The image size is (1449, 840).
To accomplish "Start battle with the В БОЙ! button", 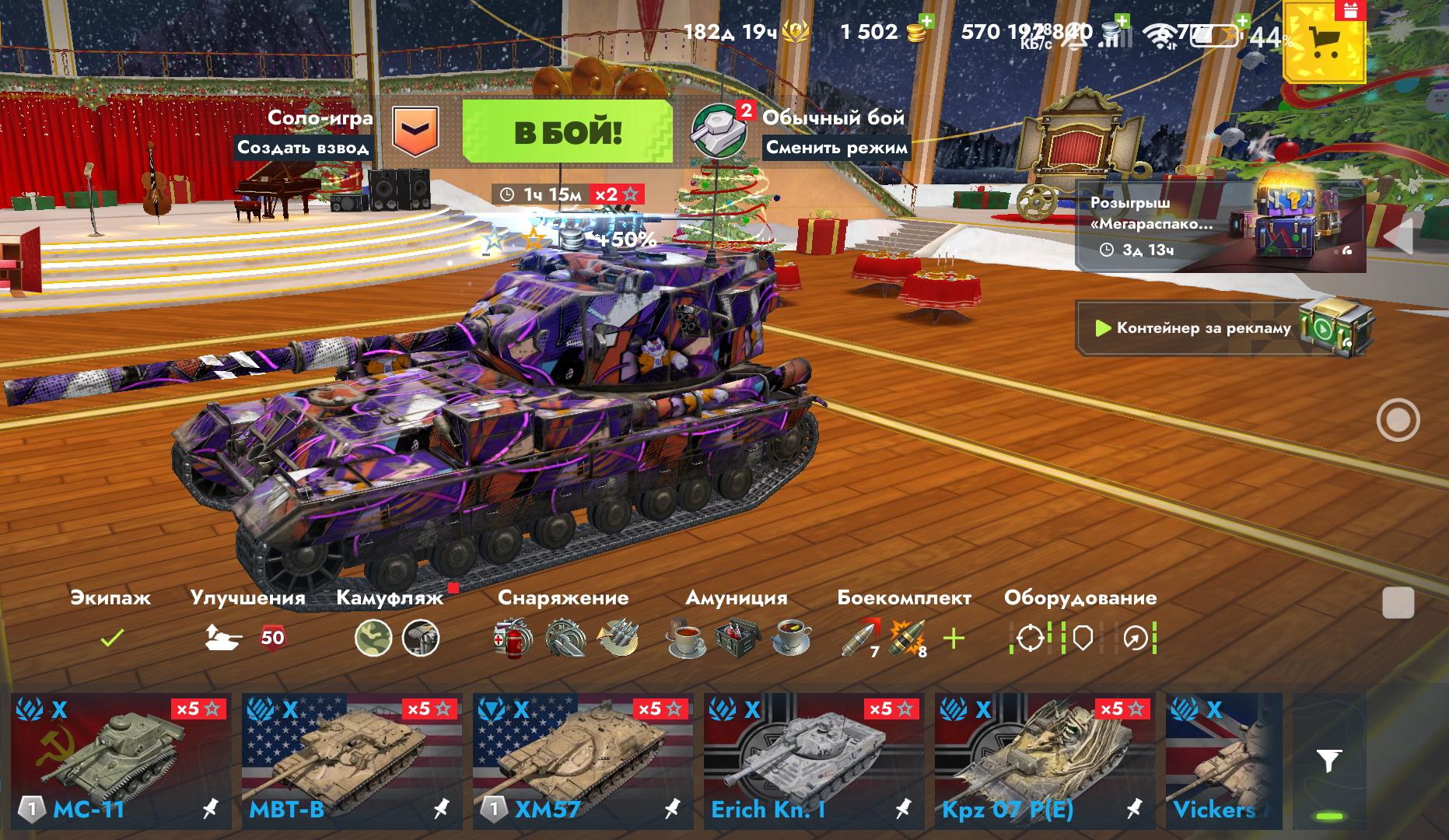I will click(x=567, y=131).
